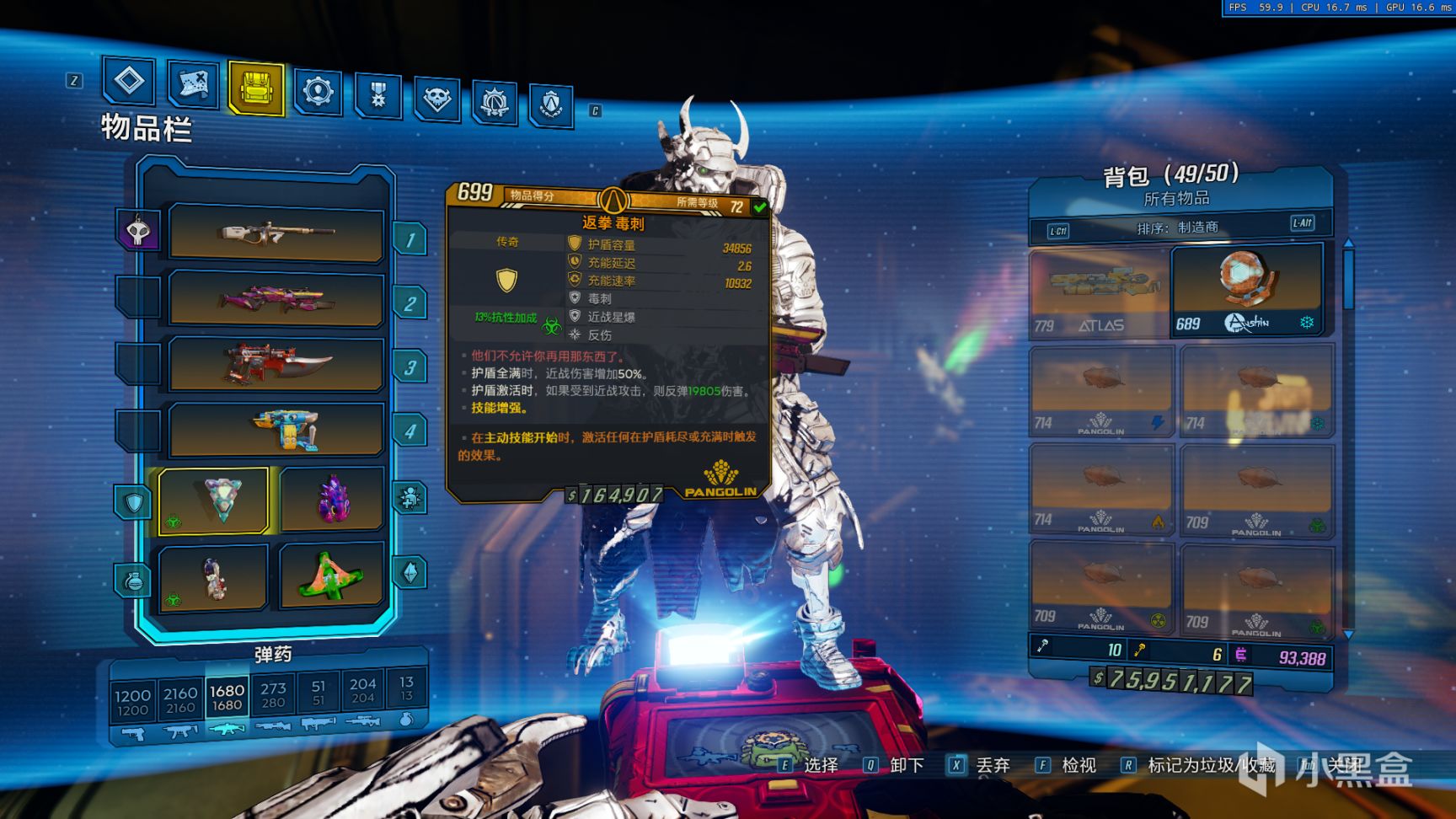Choose the Anshin 689 shield in backpack

click(1246, 291)
